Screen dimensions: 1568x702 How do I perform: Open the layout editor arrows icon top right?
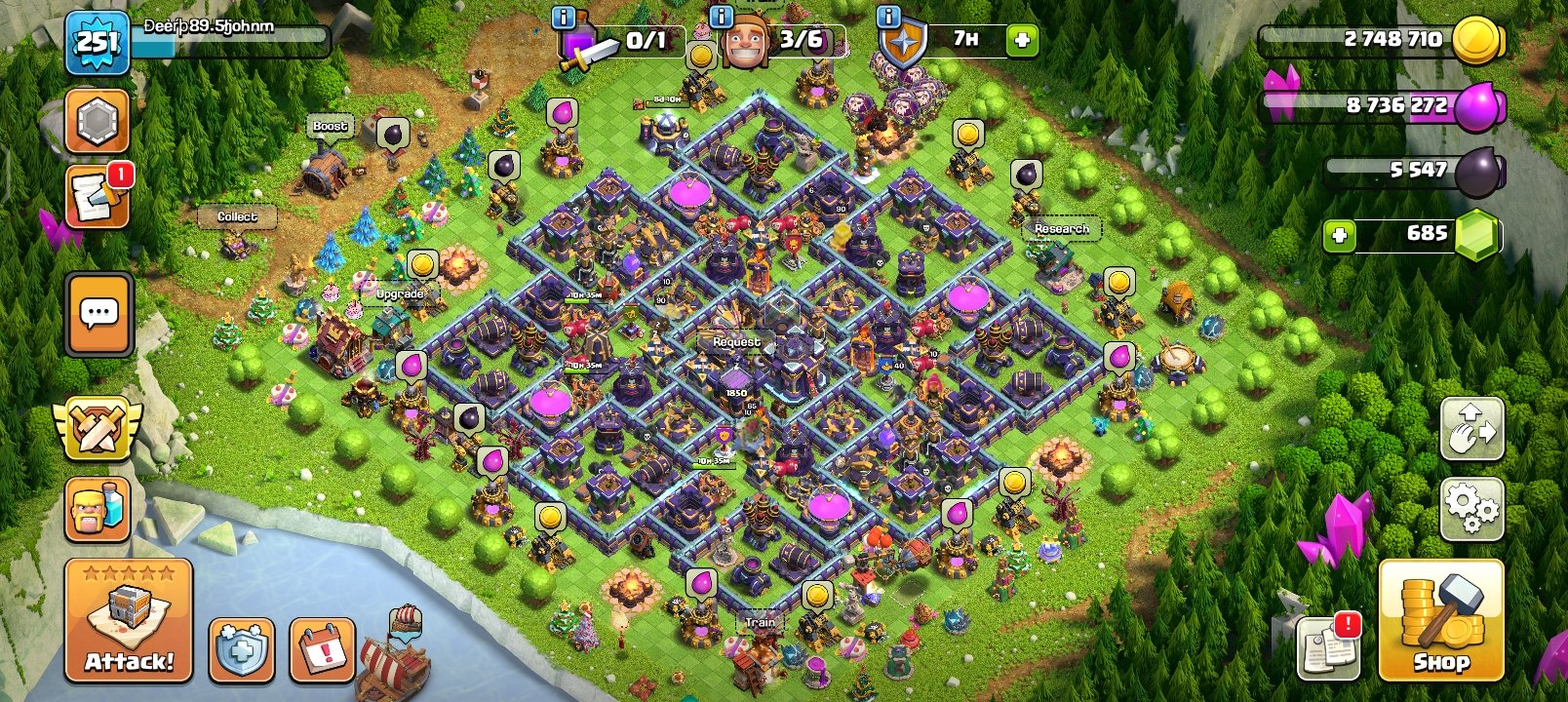pos(1472,429)
